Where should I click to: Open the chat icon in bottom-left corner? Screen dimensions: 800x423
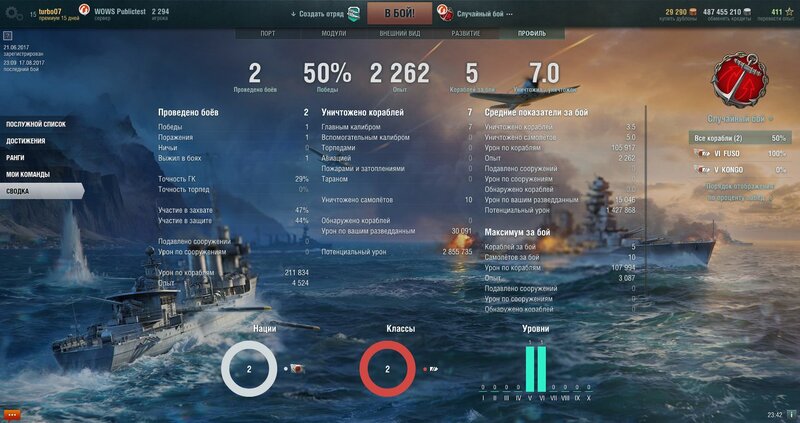[x=12, y=413]
